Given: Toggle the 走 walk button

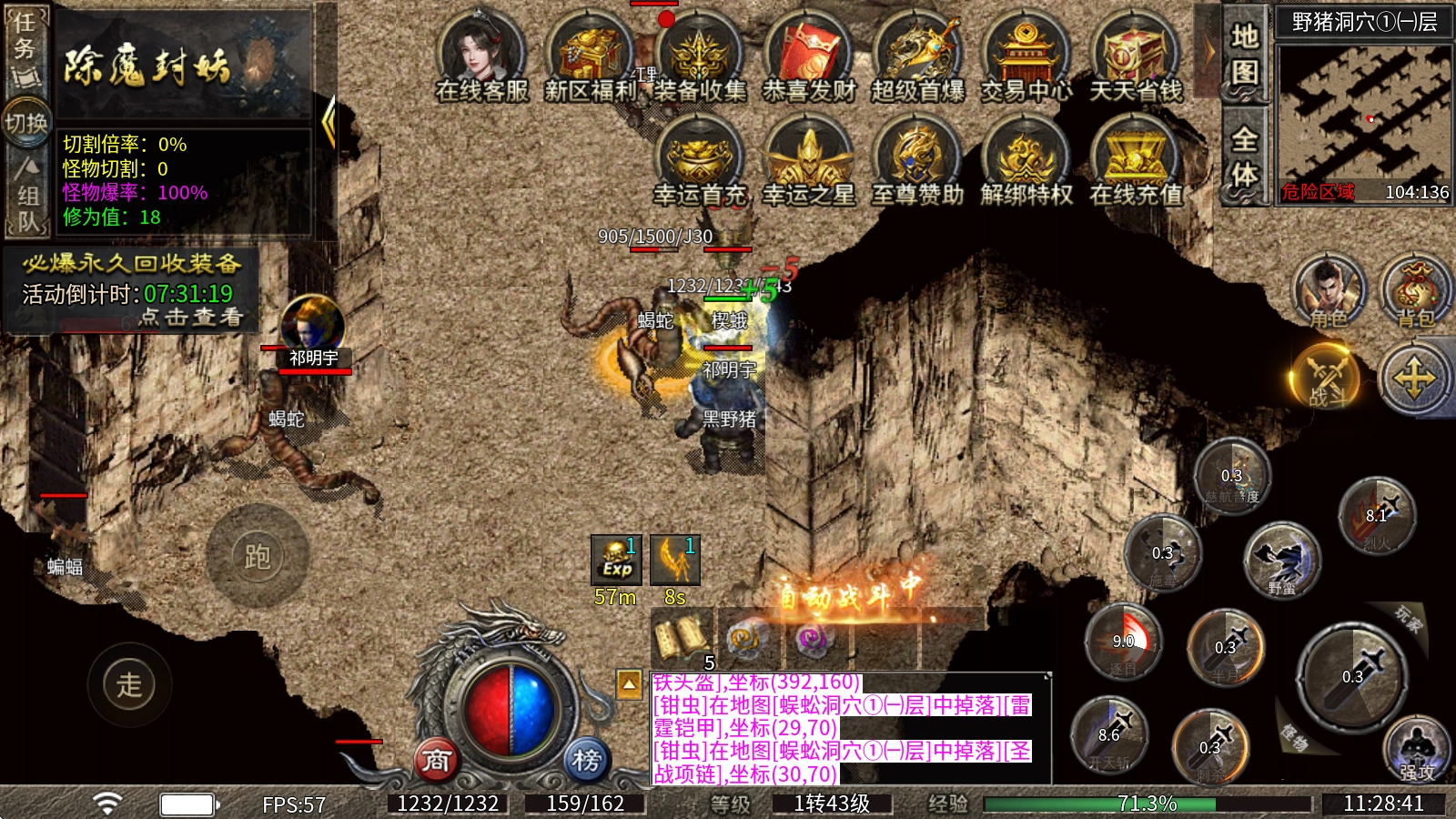Looking at the screenshot, I should click(129, 684).
